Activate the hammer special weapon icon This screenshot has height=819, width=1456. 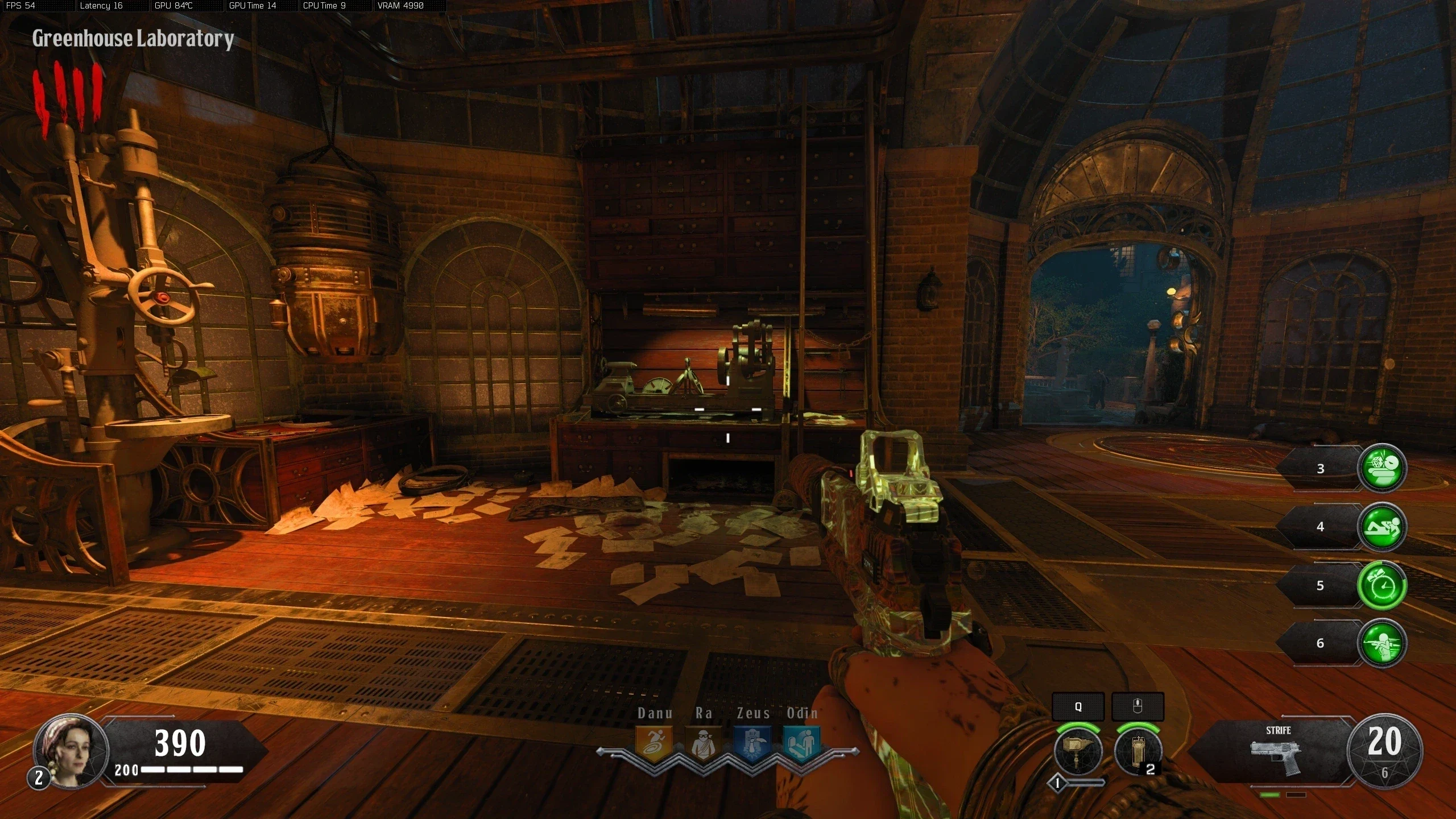pyautogui.click(x=1078, y=752)
